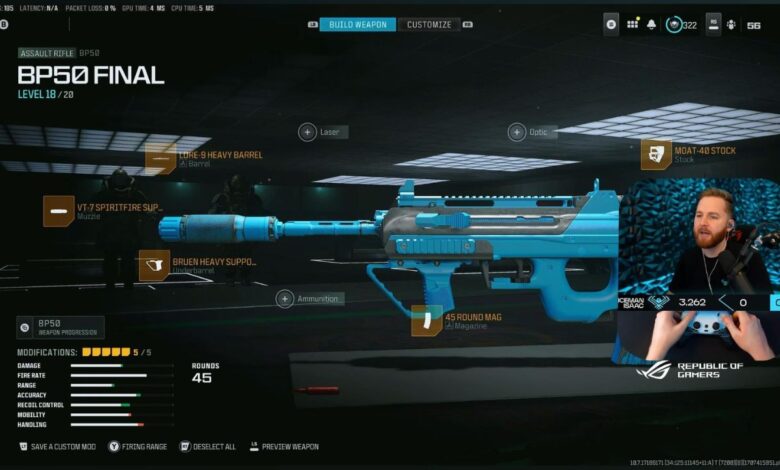
Task: Save a custom mod
Action: (57, 446)
